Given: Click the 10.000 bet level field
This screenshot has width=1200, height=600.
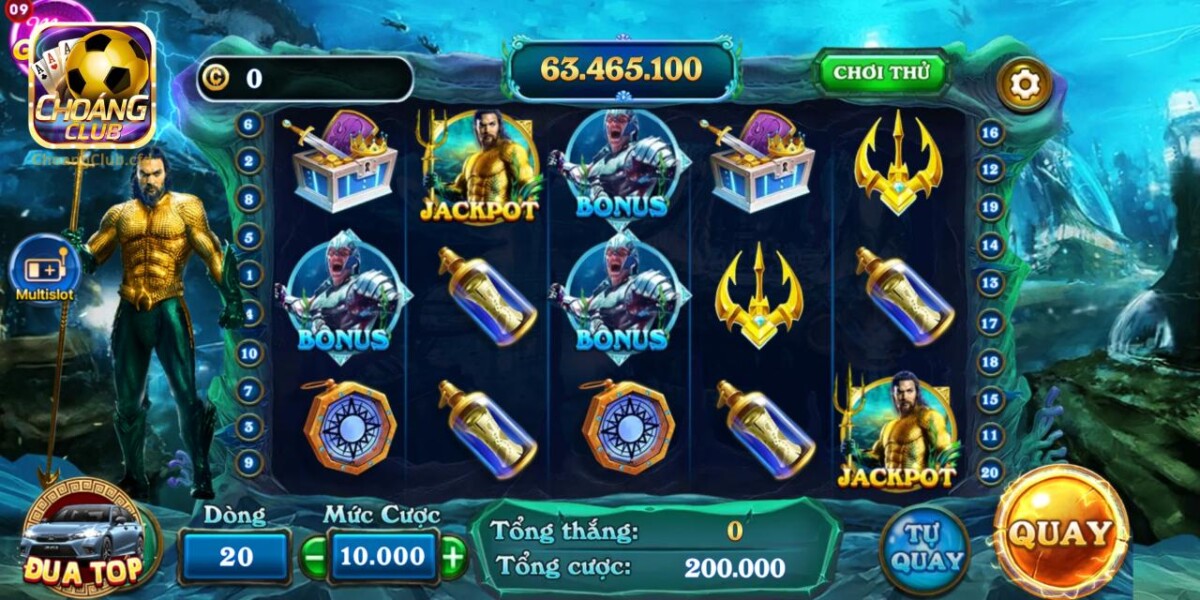Looking at the screenshot, I should tap(383, 557).
